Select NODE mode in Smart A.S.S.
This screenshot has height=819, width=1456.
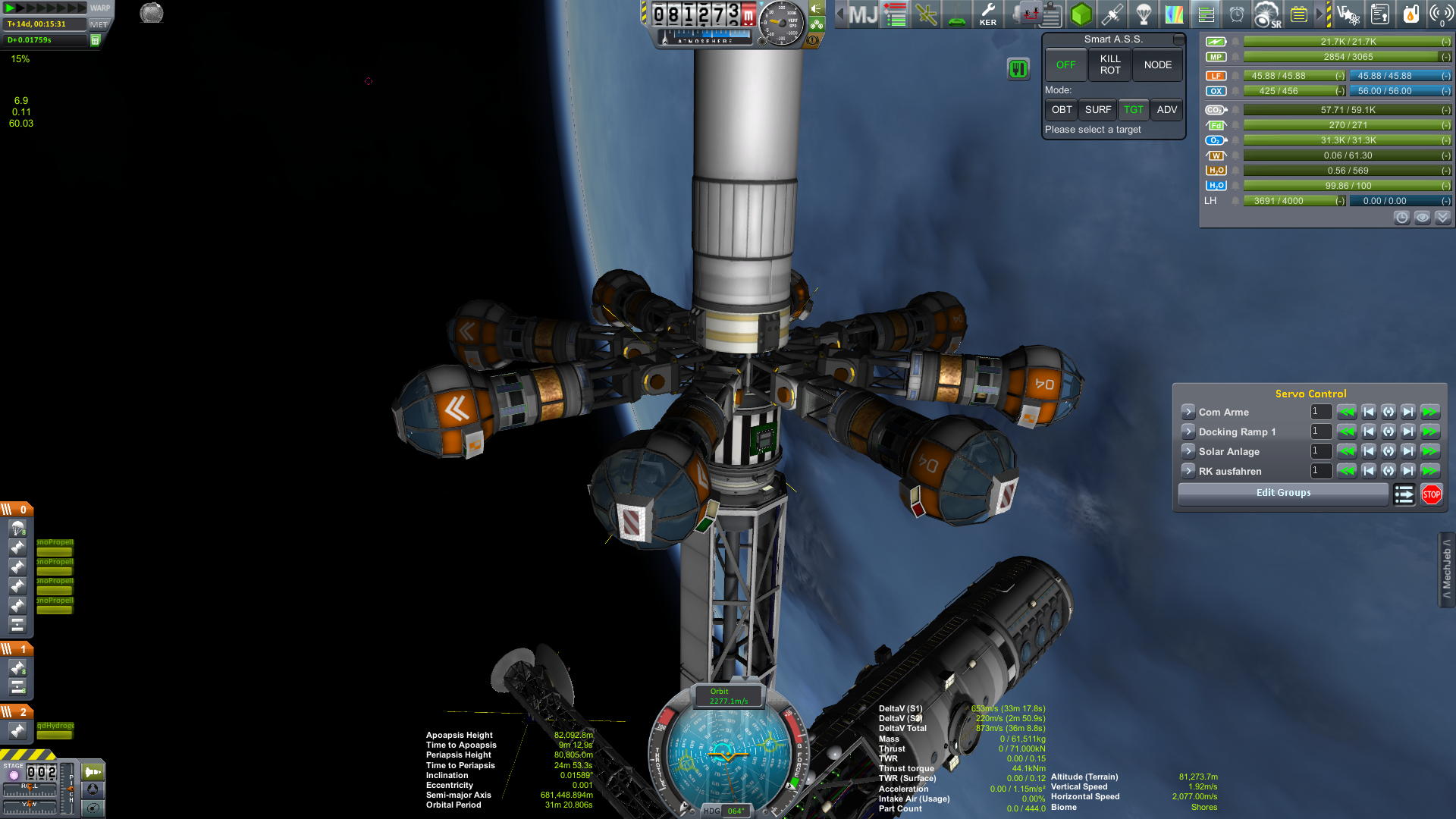pyautogui.click(x=1157, y=65)
